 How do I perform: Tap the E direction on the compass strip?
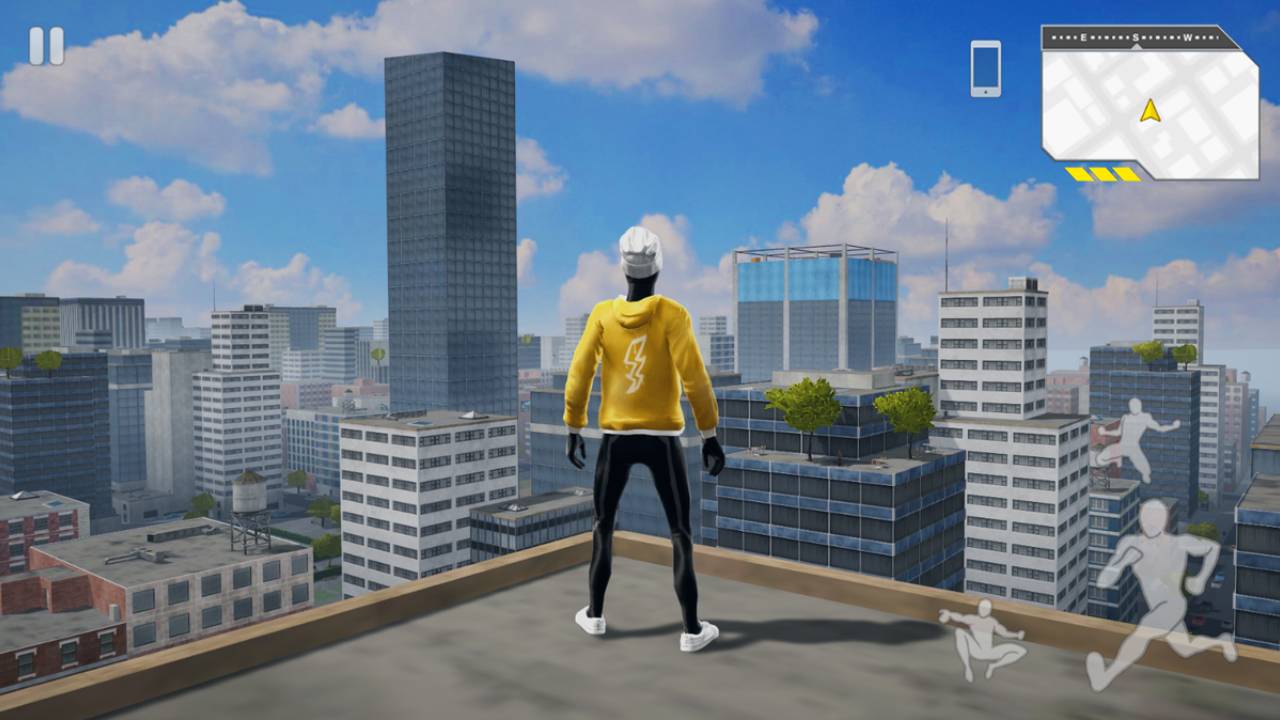pos(1084,37)
